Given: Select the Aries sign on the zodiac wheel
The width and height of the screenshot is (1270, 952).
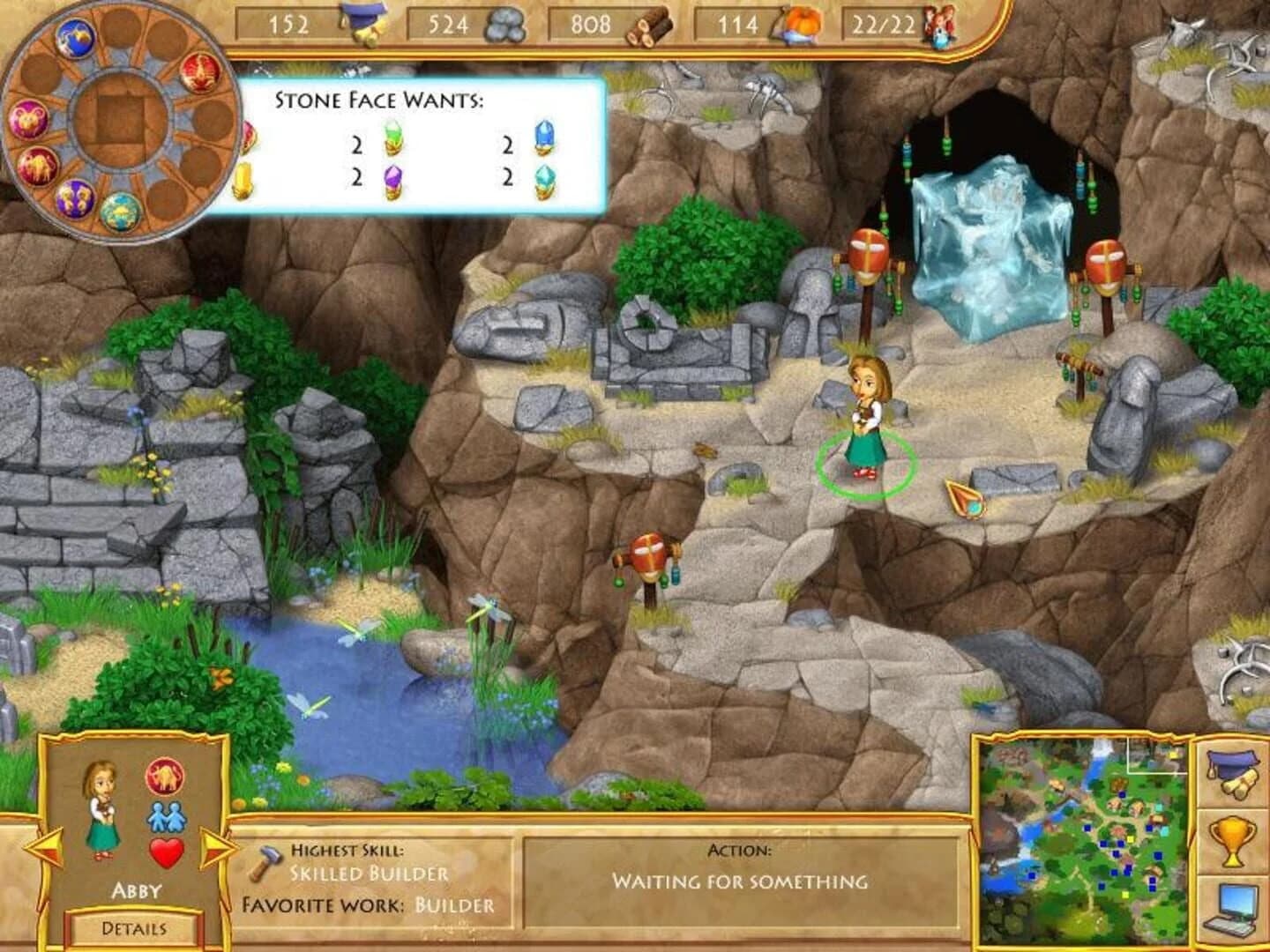Looking at the screenshot, I should coord(28,118).
